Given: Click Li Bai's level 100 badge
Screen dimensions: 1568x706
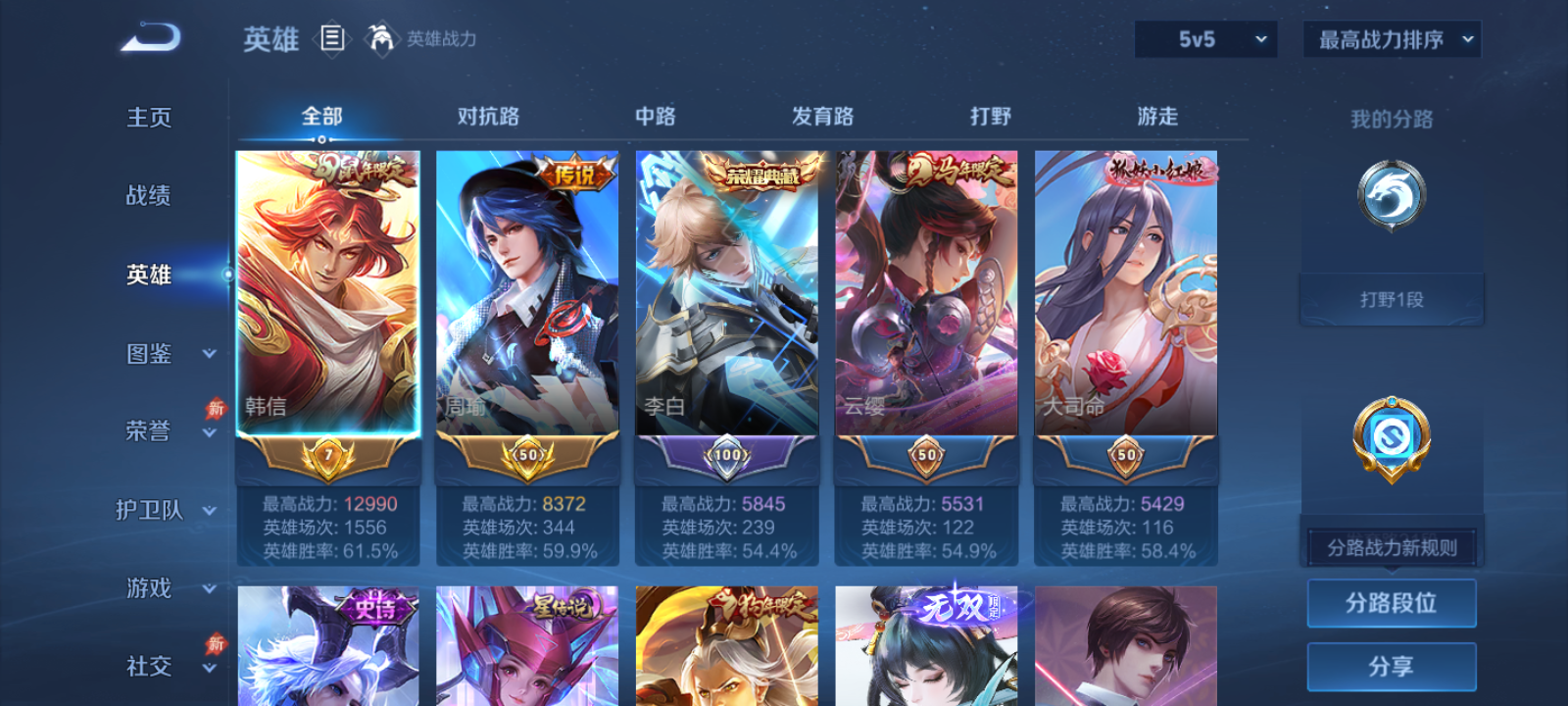Looking at the screenshot, I should tap(725, 454).
